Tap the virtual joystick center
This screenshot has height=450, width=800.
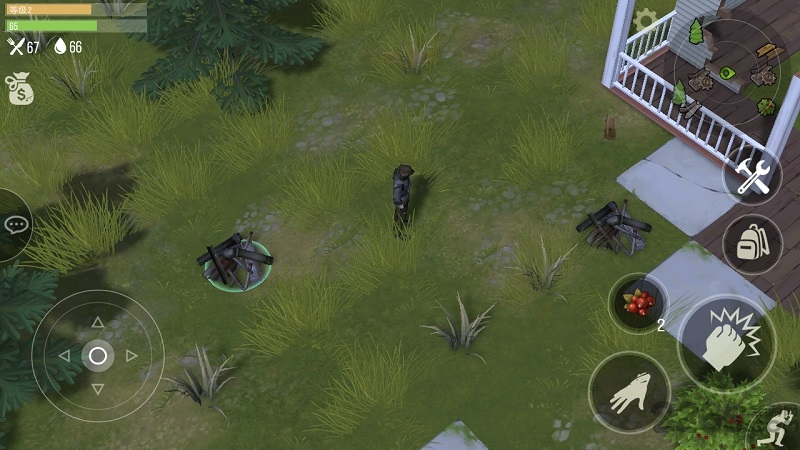pos(97,355)
